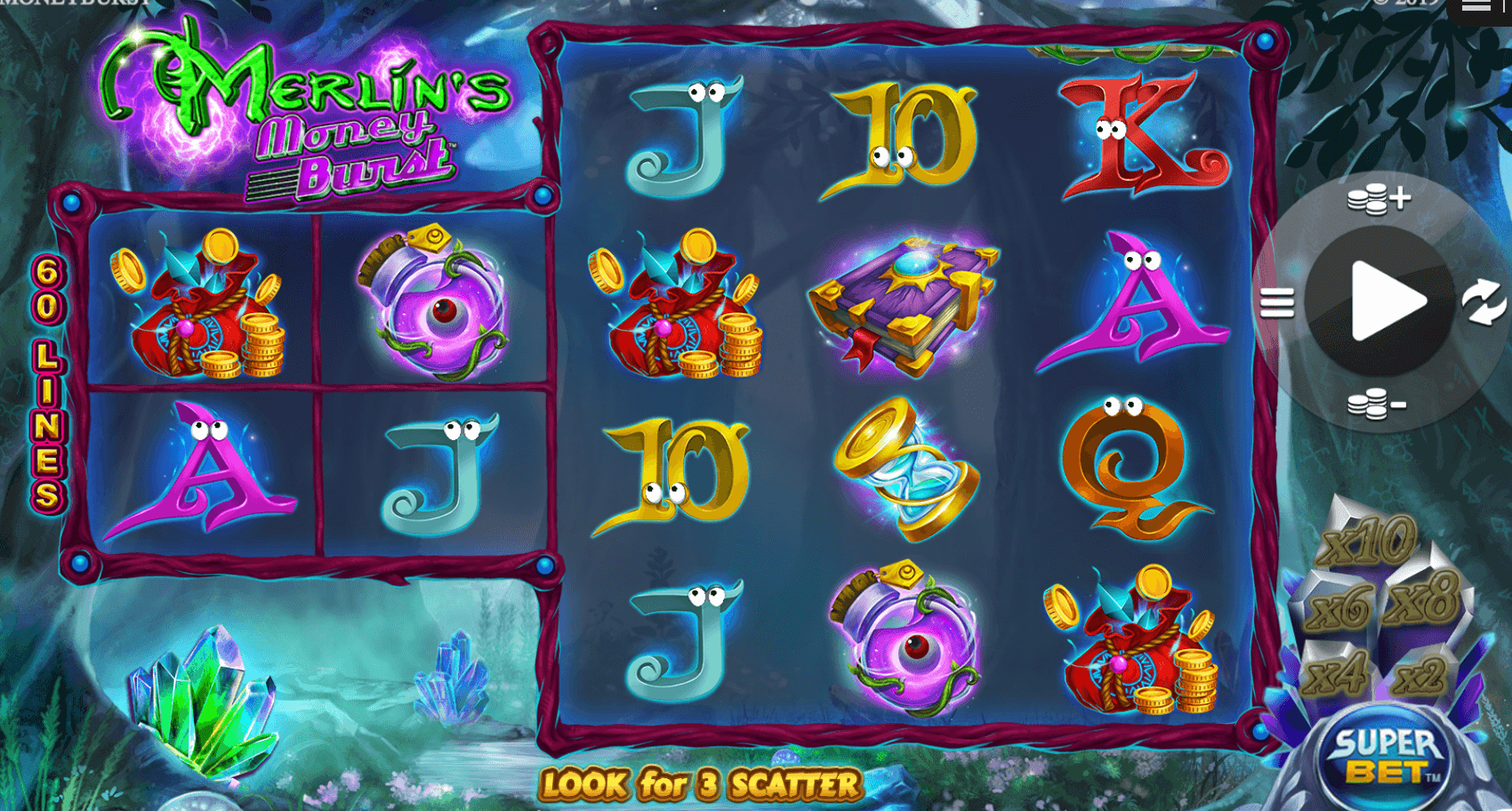Enable autoplay with the circular arrows icon
This screenshot has width=1512, height=811.
click(x=1484, y=302)
